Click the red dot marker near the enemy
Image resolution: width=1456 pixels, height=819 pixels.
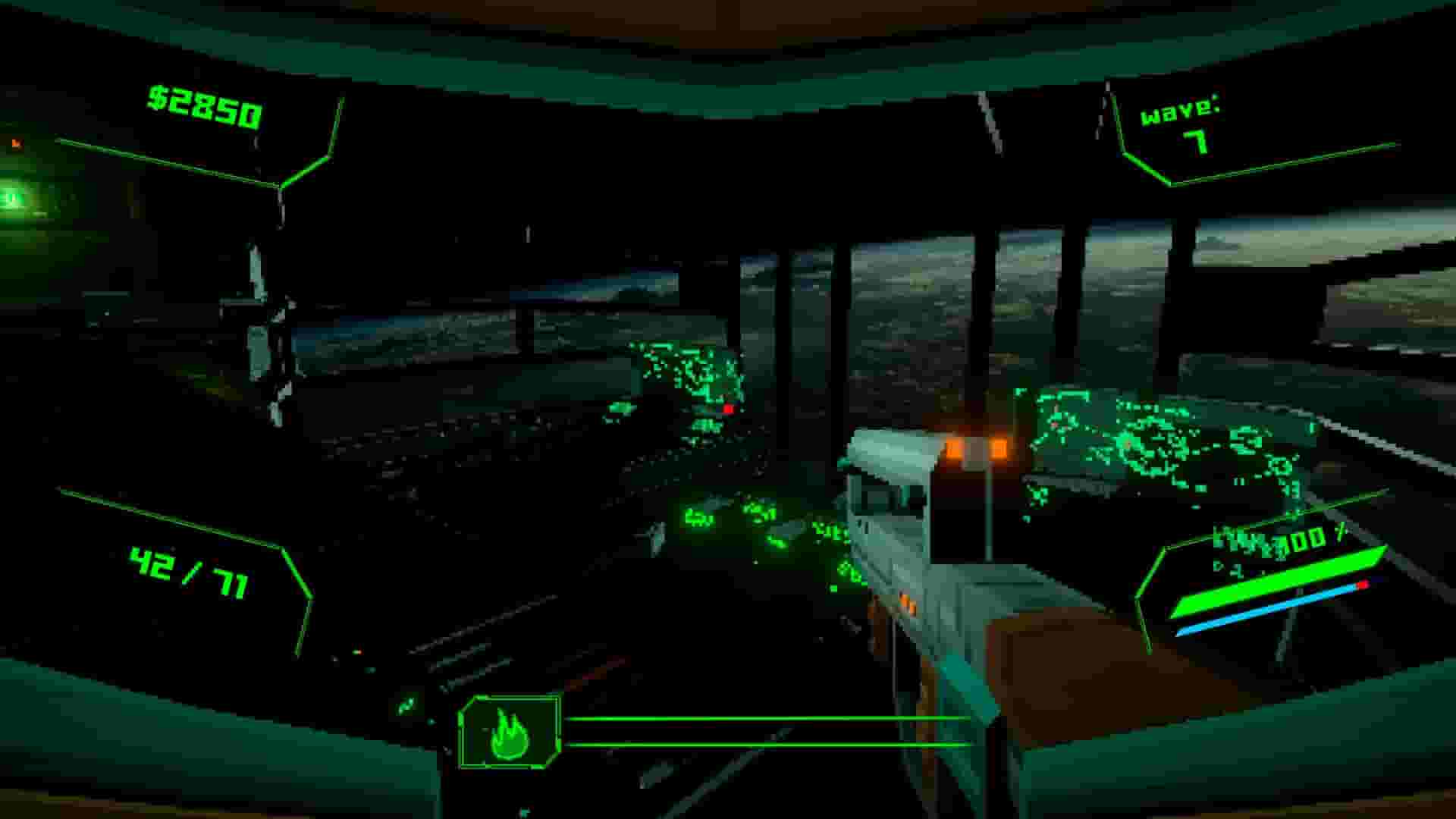pyautogui.click(x=726, y=410)
